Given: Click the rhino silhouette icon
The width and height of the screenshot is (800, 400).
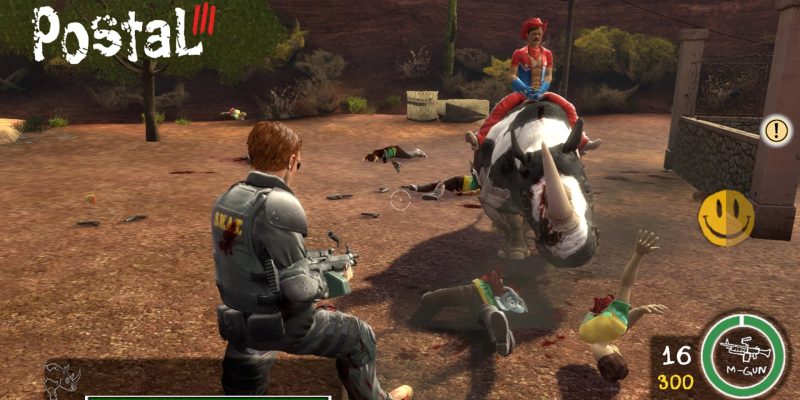Looking at the screenshot, I should pos(62,379).
